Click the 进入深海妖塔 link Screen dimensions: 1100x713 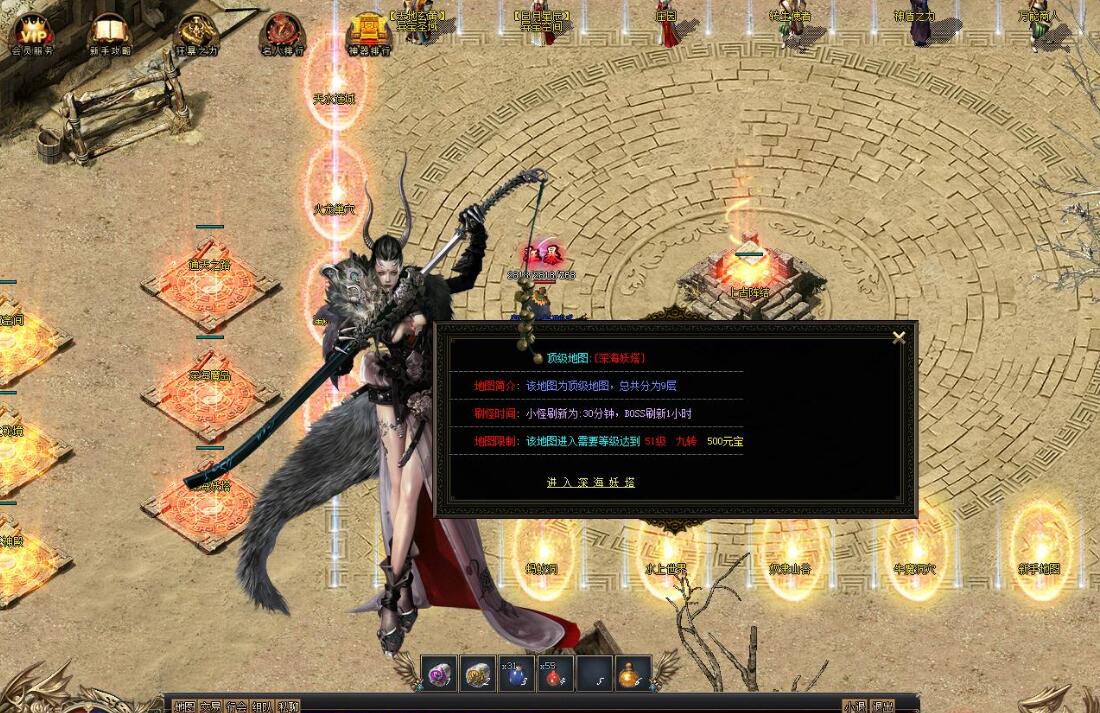(590, 482)
